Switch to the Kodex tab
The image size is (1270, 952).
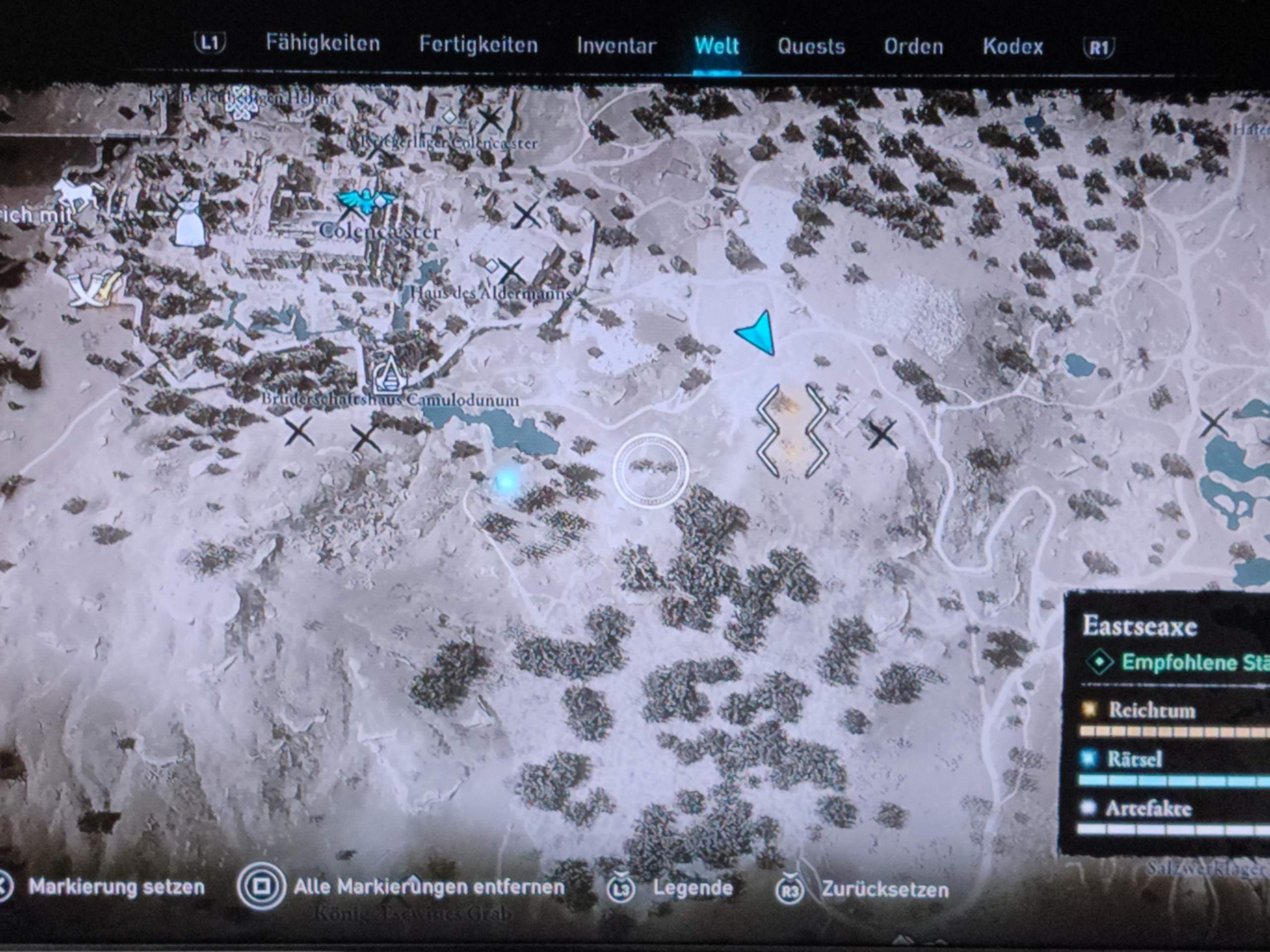pos(1012,47)
